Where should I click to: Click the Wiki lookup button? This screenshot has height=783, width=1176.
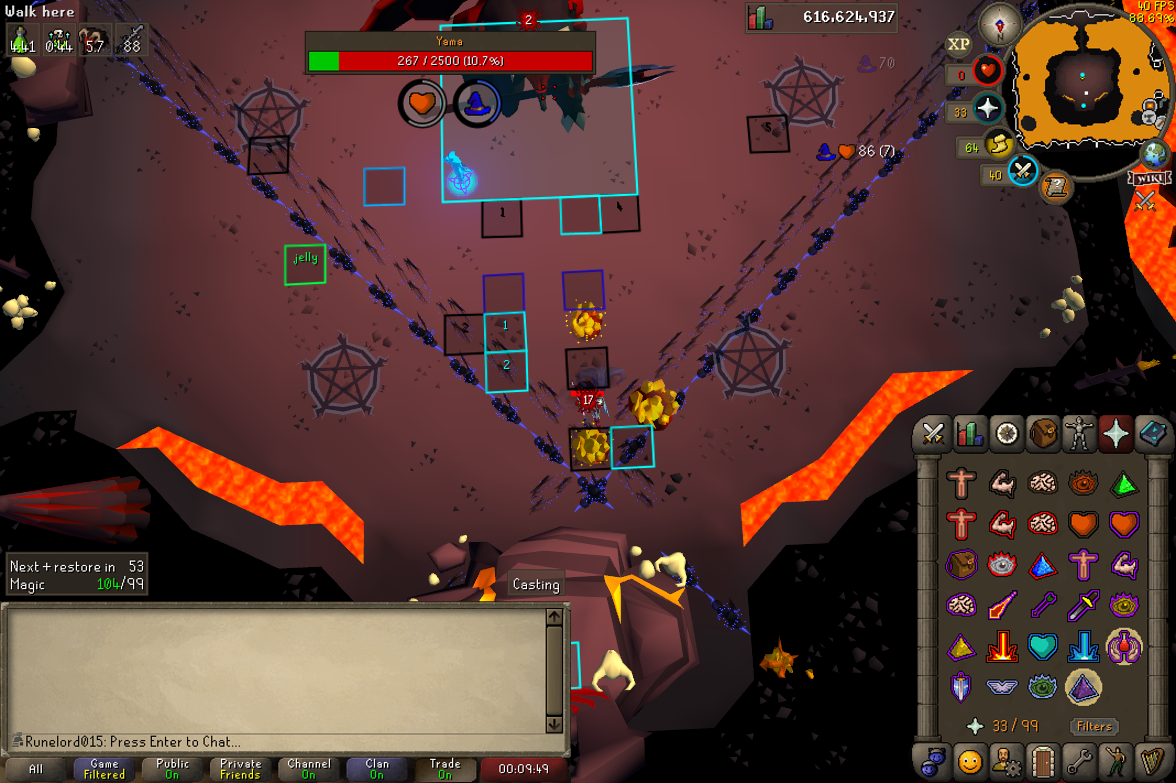pos(1148,179)
